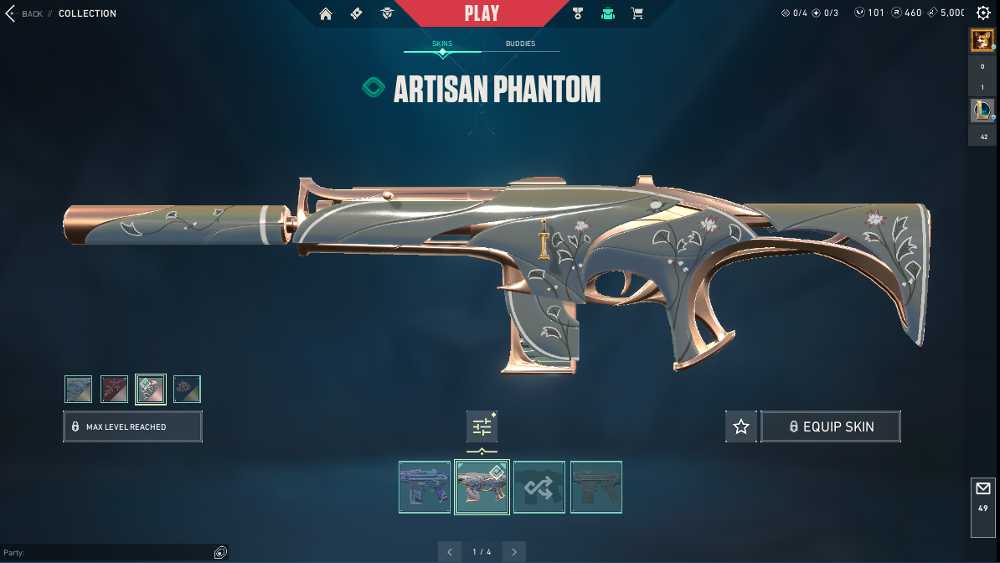Open the store shopping cart
Viewport: 1000px width, 563px height.
point(637,14)
